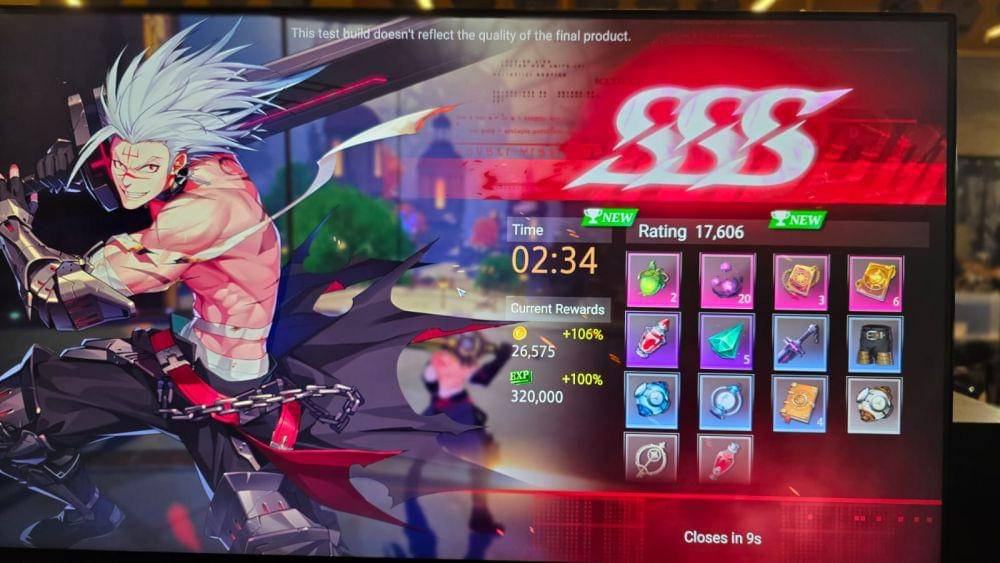Viewport: 1000px width, 563px height.
Task: Select the red potion in the grey slot
Action: pos(724,458)
